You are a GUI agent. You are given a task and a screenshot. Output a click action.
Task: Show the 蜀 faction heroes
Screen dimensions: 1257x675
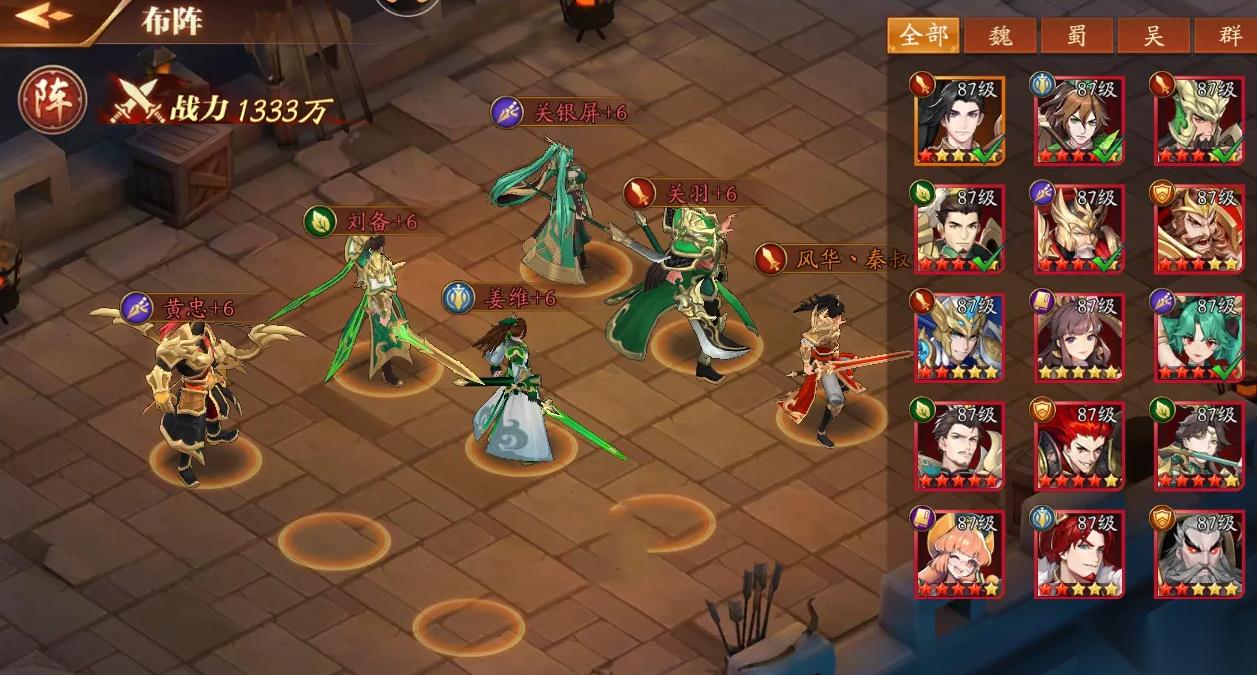point(1076,36)
